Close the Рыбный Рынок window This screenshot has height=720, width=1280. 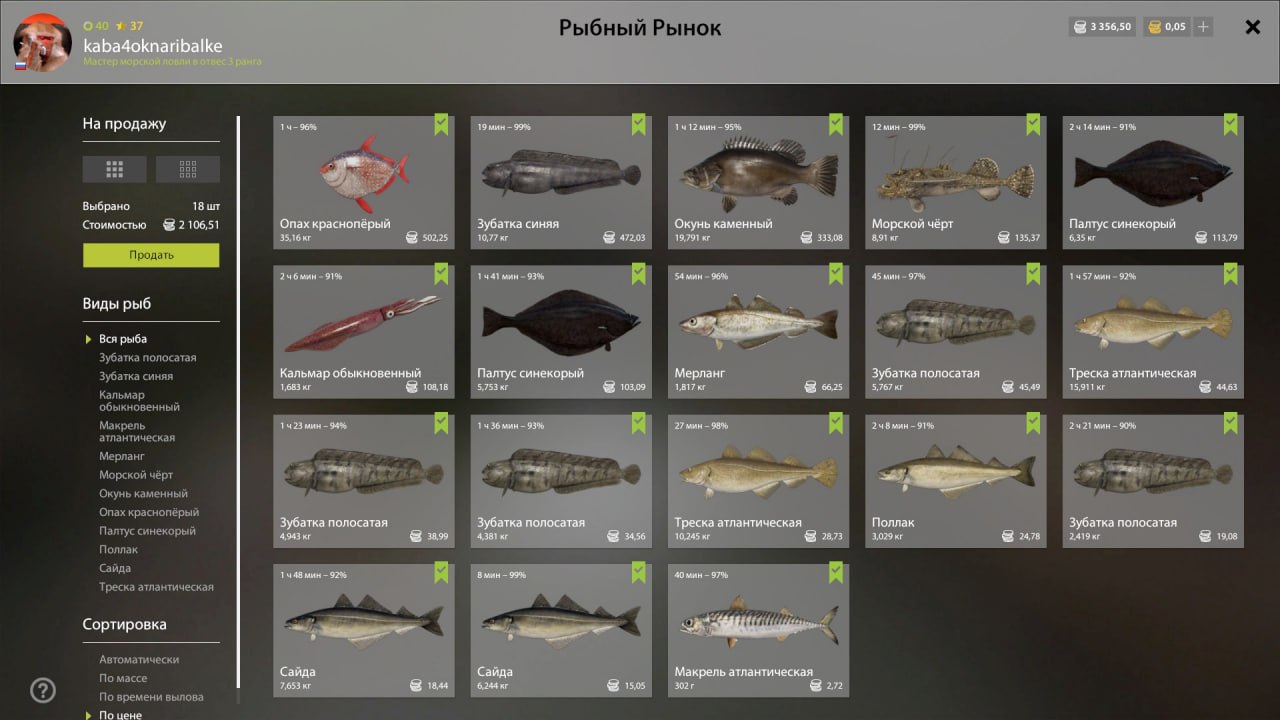(x=1252, y=27)
